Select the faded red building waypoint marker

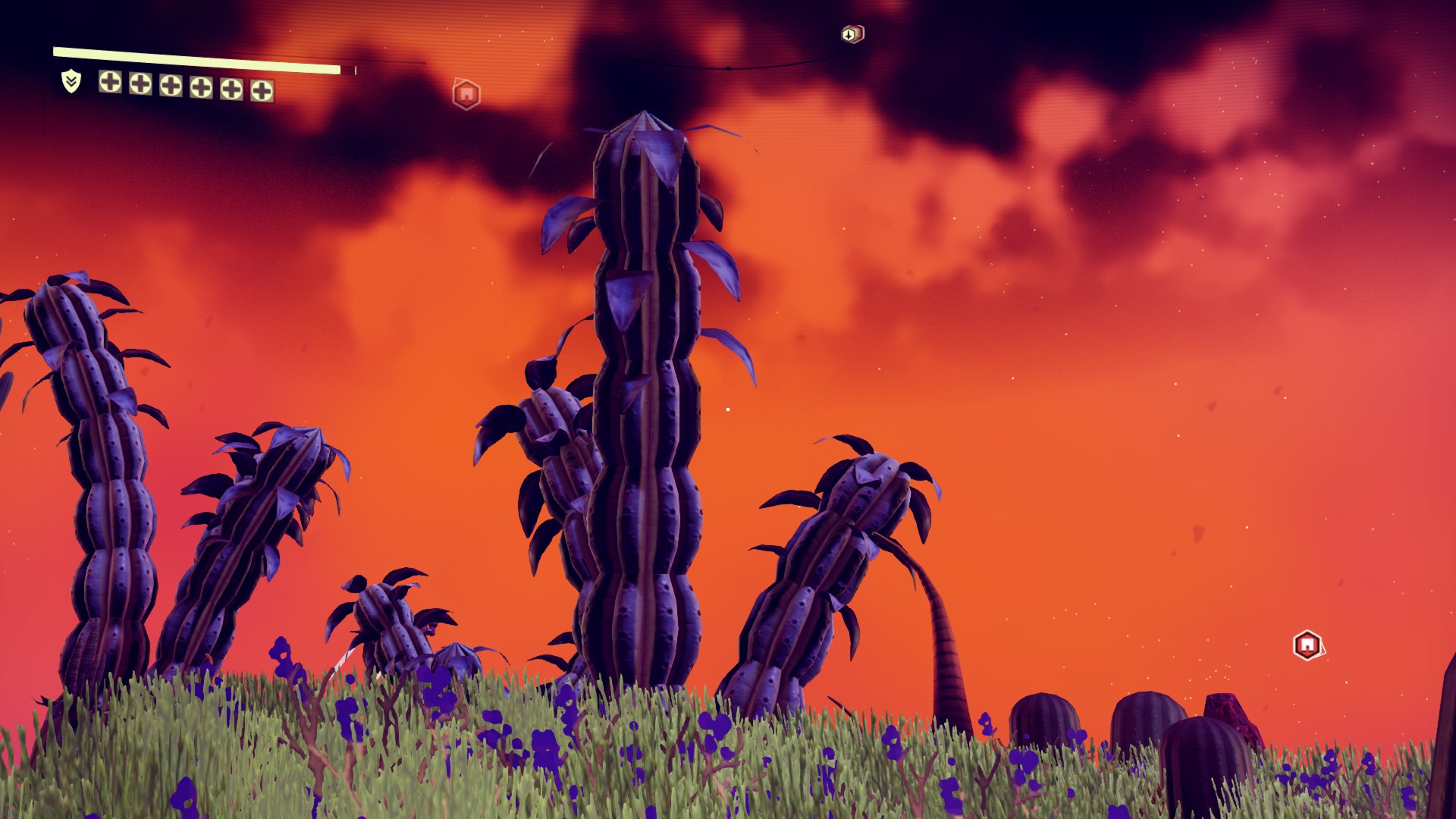pos(466,94)
